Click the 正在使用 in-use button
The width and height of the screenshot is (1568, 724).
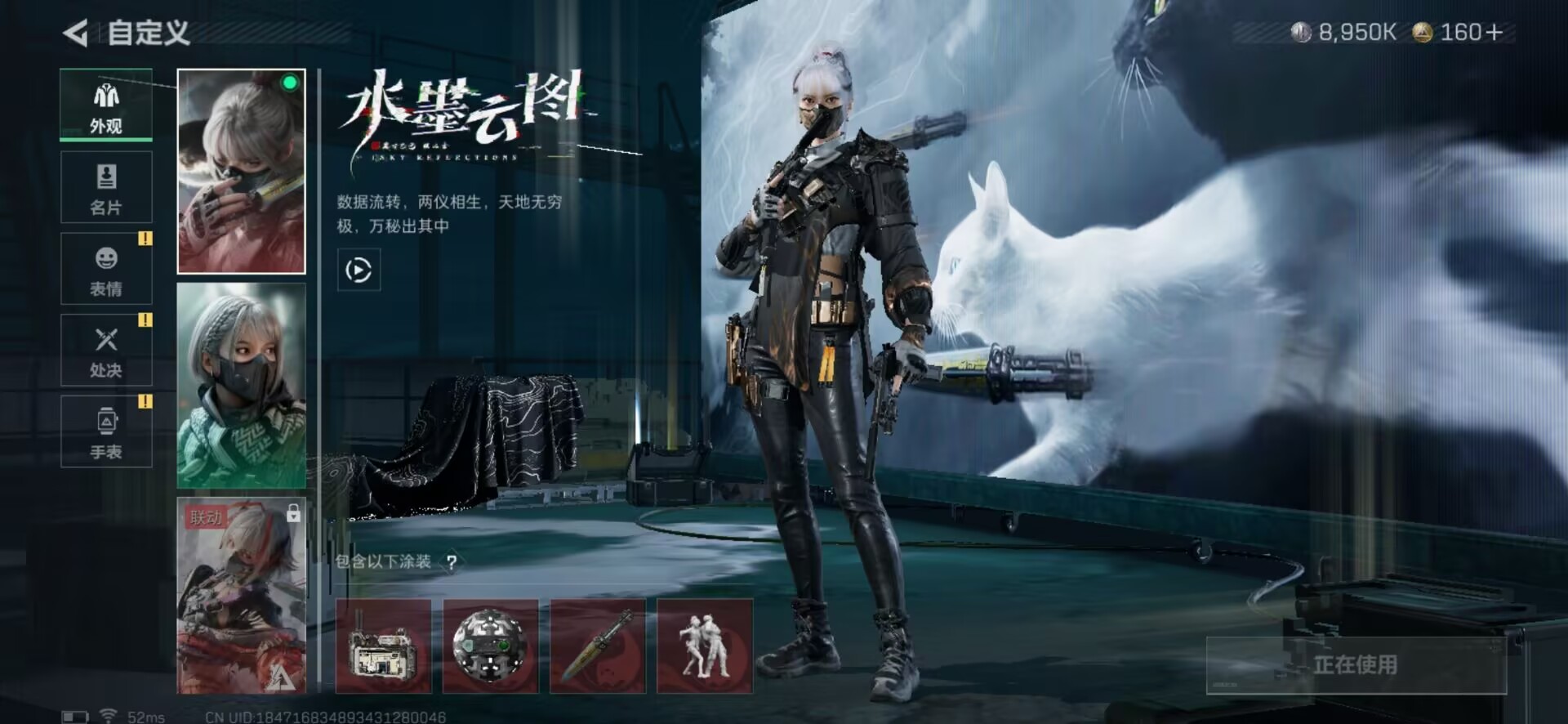1356,665
